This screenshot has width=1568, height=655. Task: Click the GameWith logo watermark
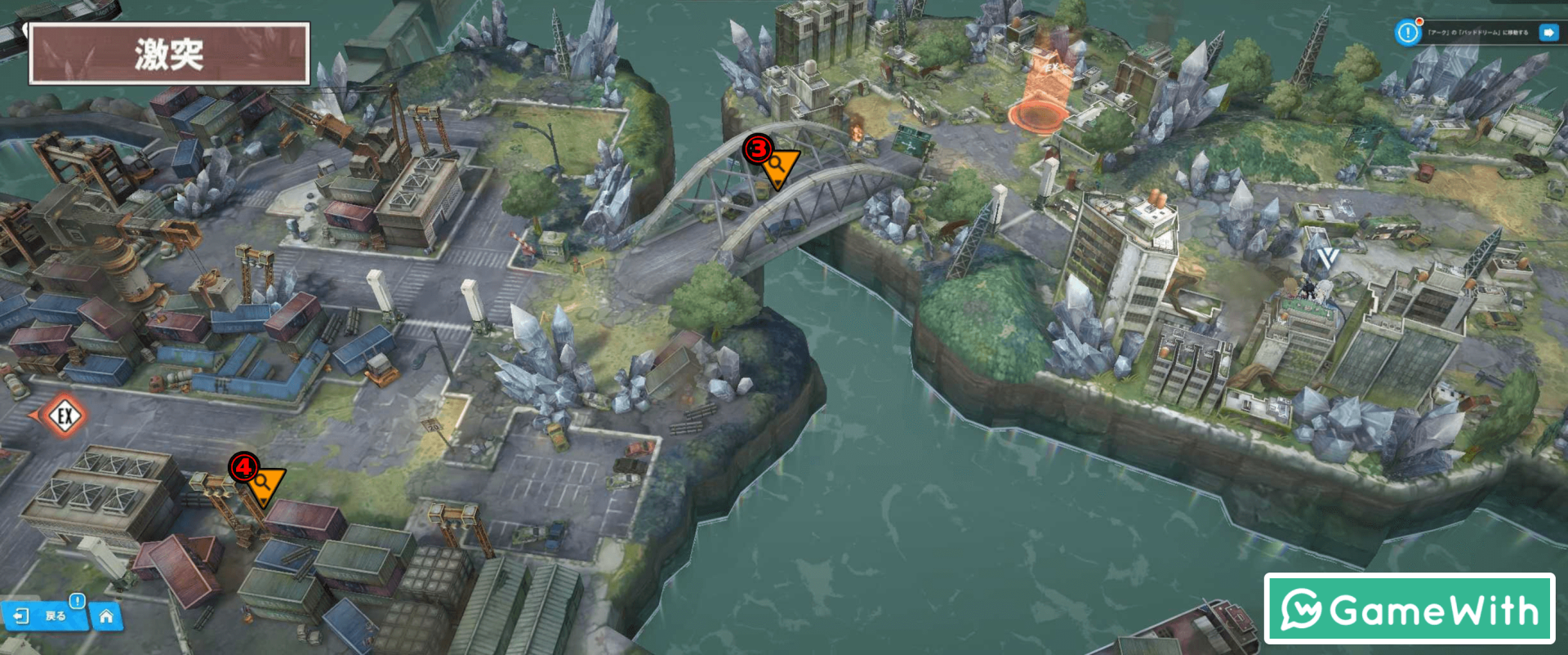pyautogui.click(x=1409, y=609)
